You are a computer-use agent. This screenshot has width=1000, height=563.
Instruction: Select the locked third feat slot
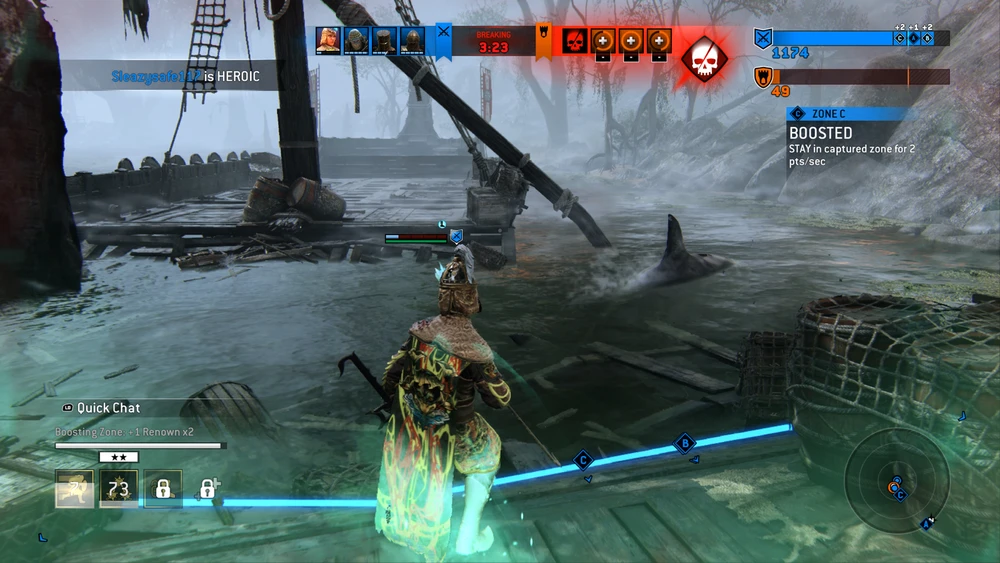(x=163, y=488)
